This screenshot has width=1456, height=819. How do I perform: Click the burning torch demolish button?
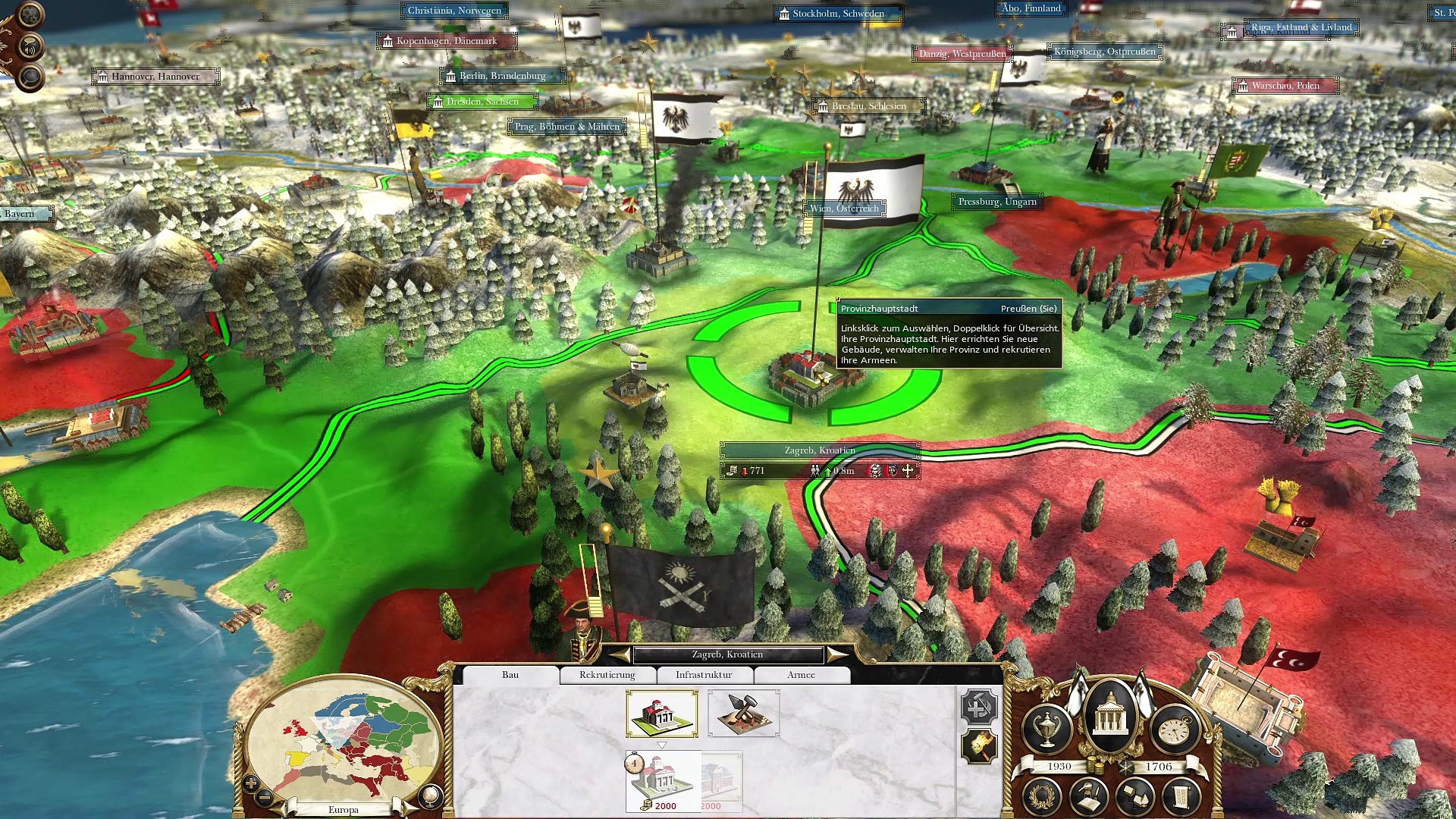(x=978, y=747)
